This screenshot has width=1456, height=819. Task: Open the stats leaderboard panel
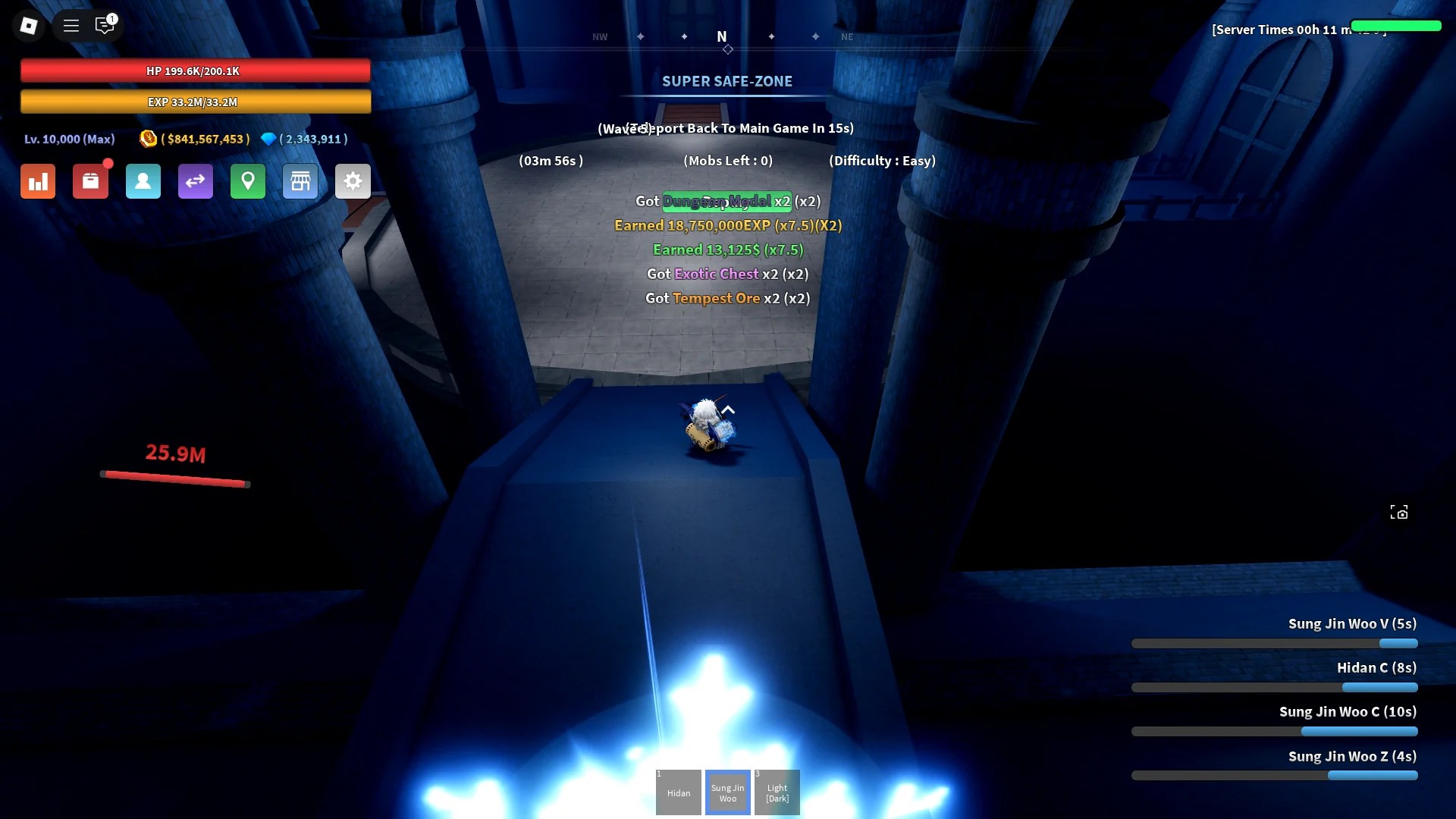point(37,181)
